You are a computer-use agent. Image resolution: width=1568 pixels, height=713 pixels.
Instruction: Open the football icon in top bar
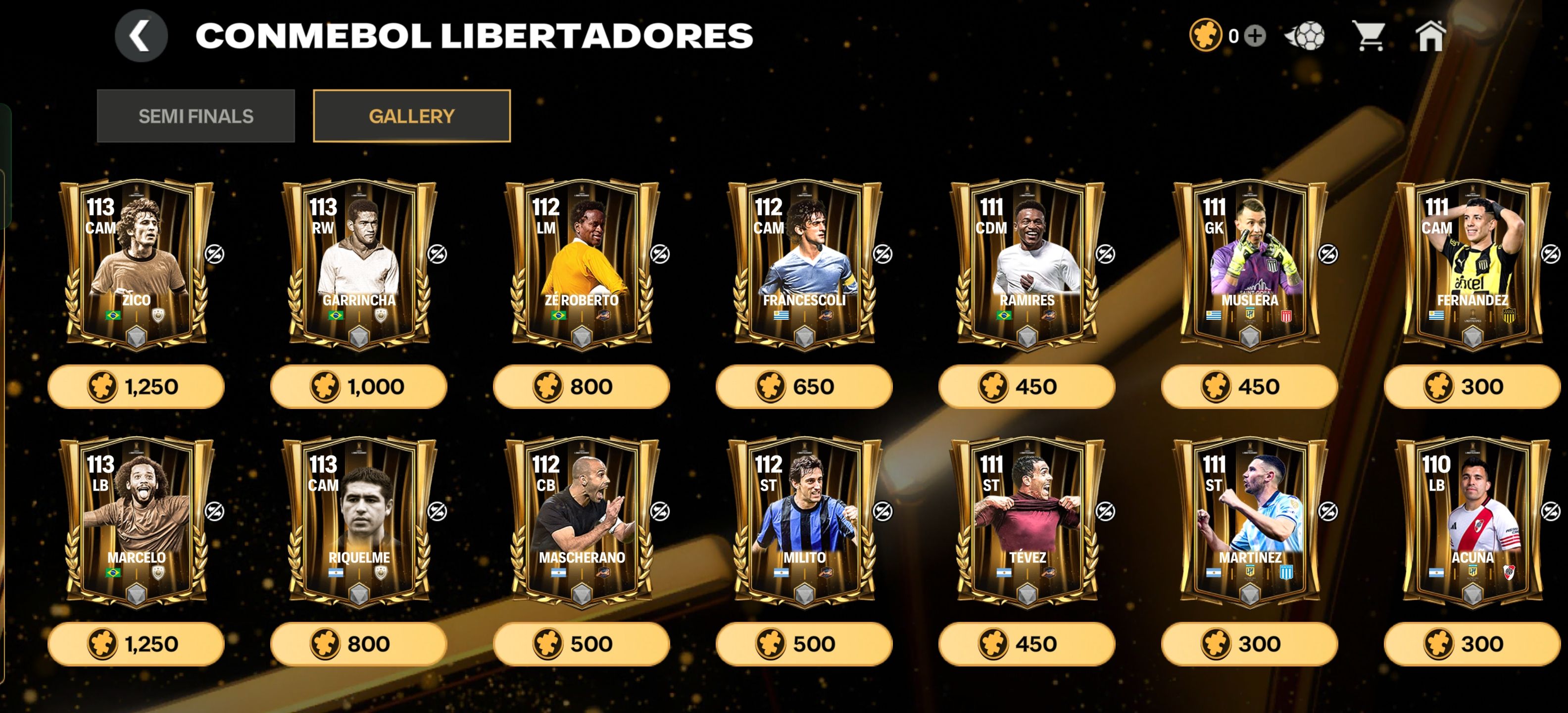tap(1305, 36)
